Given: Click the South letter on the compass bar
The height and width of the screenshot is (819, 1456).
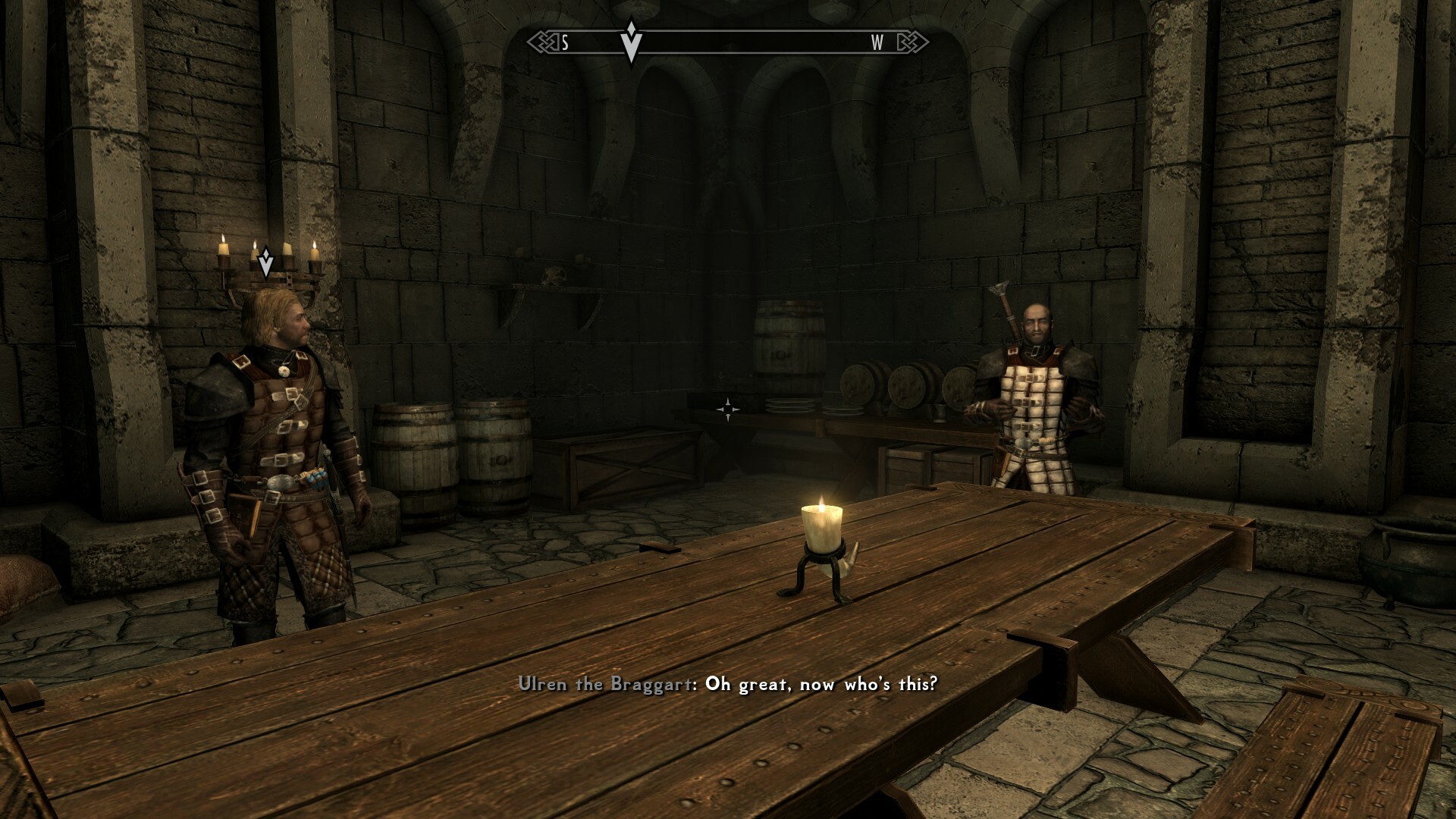Looking at the screenshot, I should [565, 43].
